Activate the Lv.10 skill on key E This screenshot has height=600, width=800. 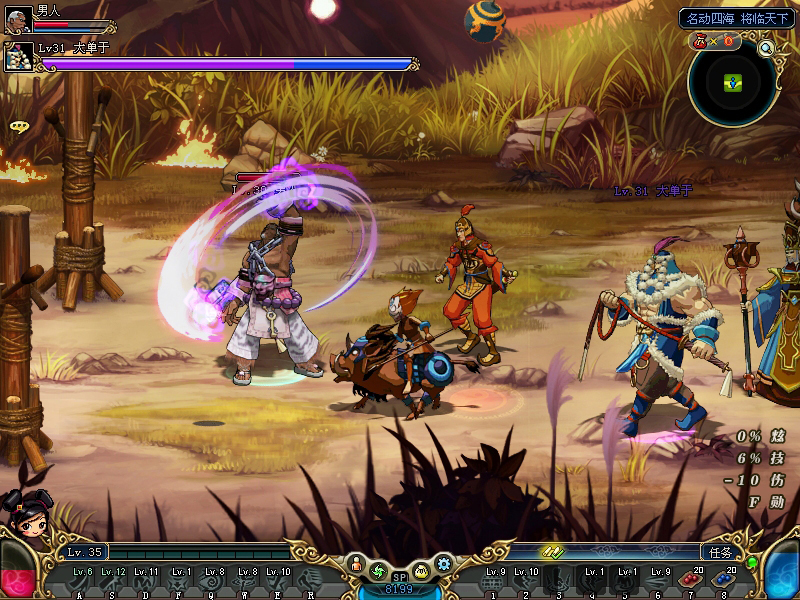(278, 580)
